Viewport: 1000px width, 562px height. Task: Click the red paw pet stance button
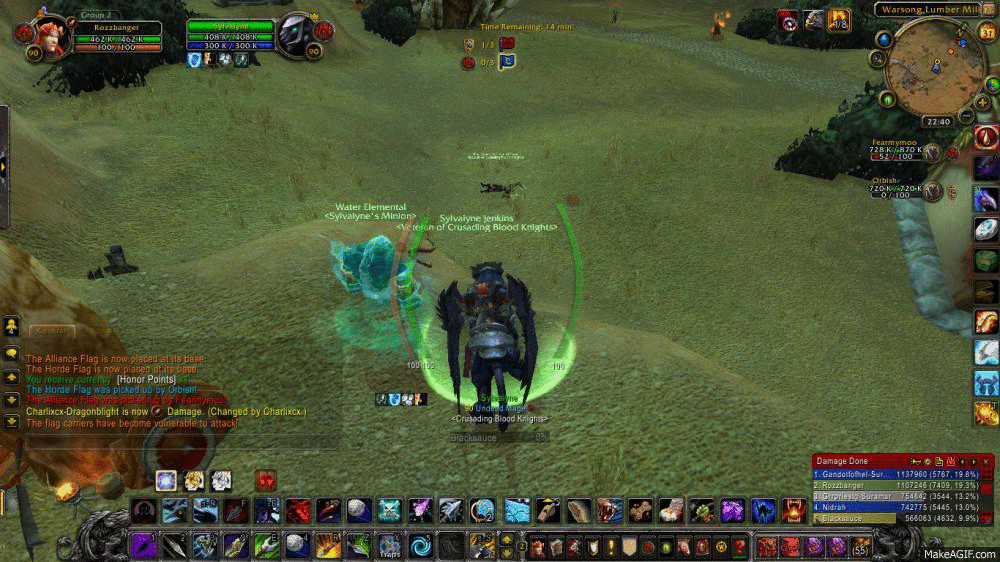click(265, 480)
